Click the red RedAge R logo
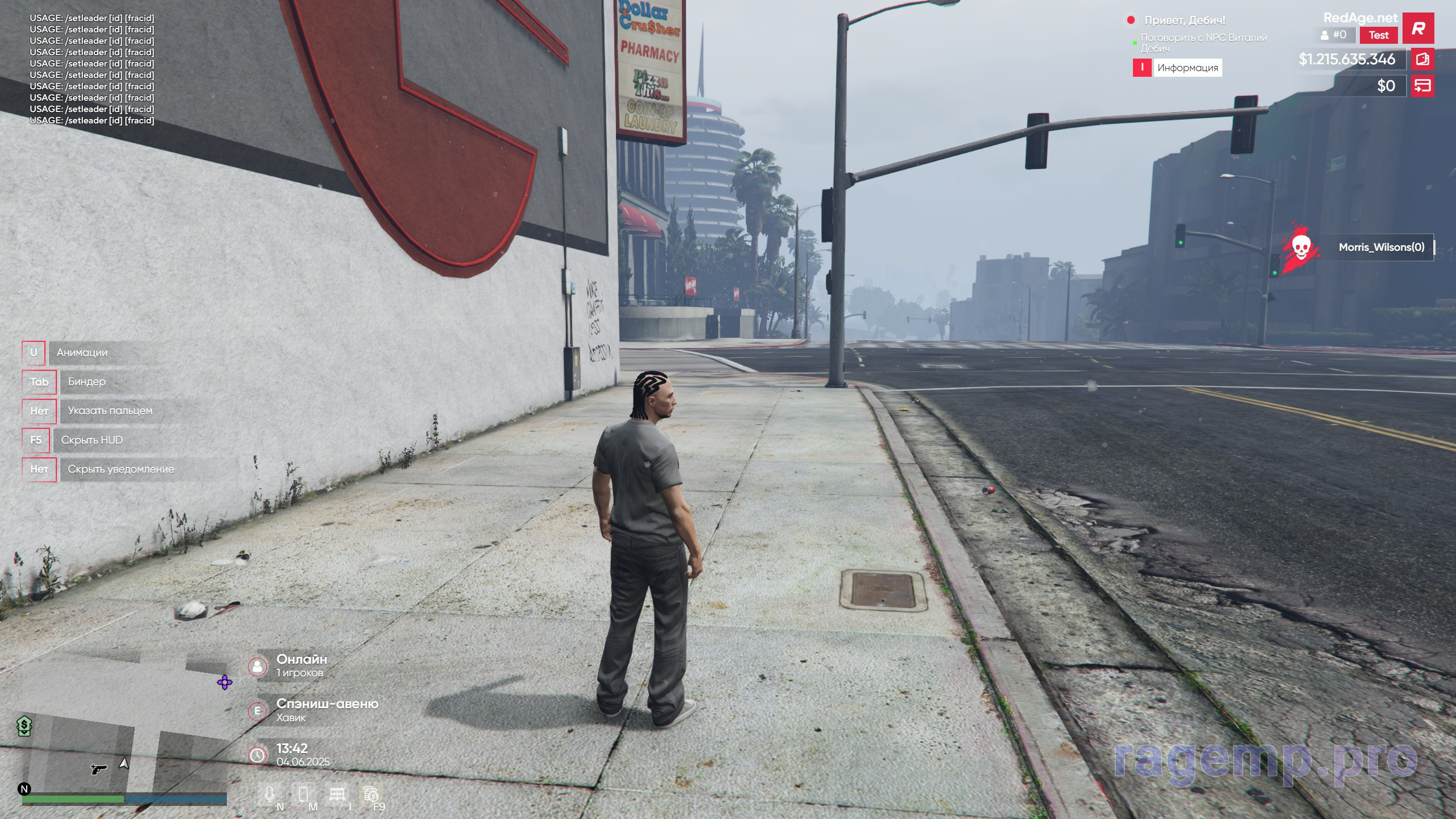The height and width of the screenshot is (819, 1456). pyautogui.click(x=1418, y=28)
